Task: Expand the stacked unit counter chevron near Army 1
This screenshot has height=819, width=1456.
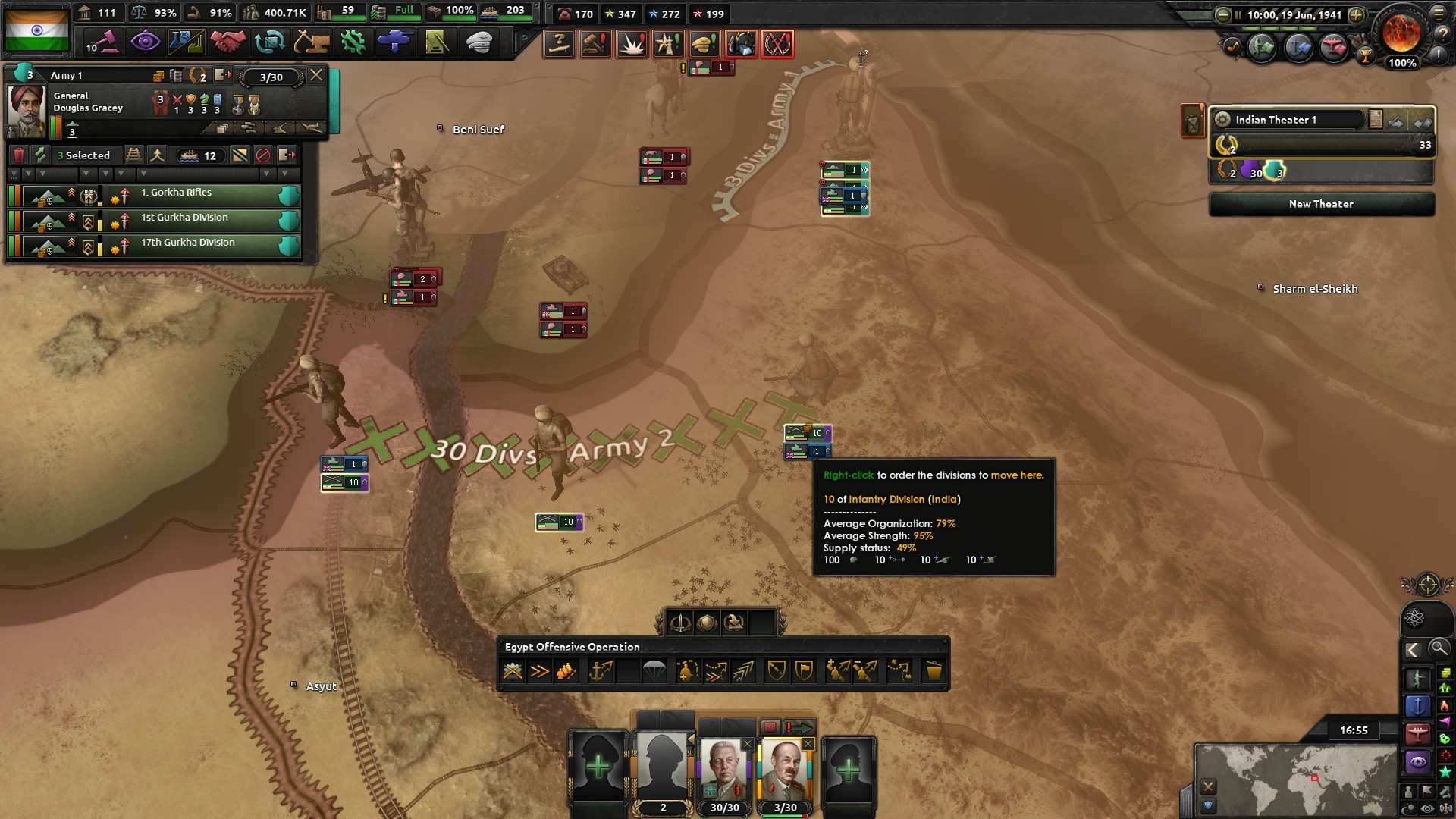Action: pos(866,171)
